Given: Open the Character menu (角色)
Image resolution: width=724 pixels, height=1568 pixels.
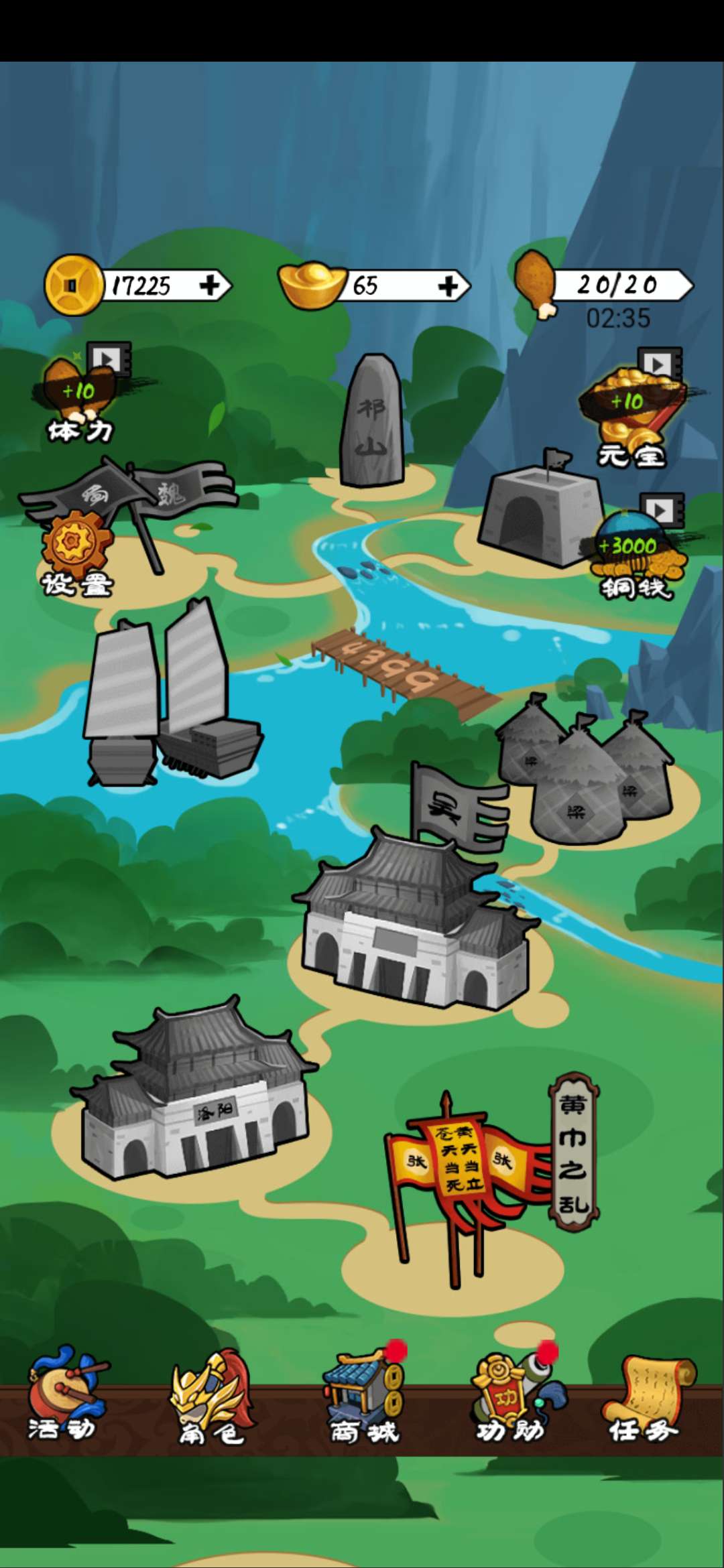Looking at the screenshot, I should [211, 1397].
